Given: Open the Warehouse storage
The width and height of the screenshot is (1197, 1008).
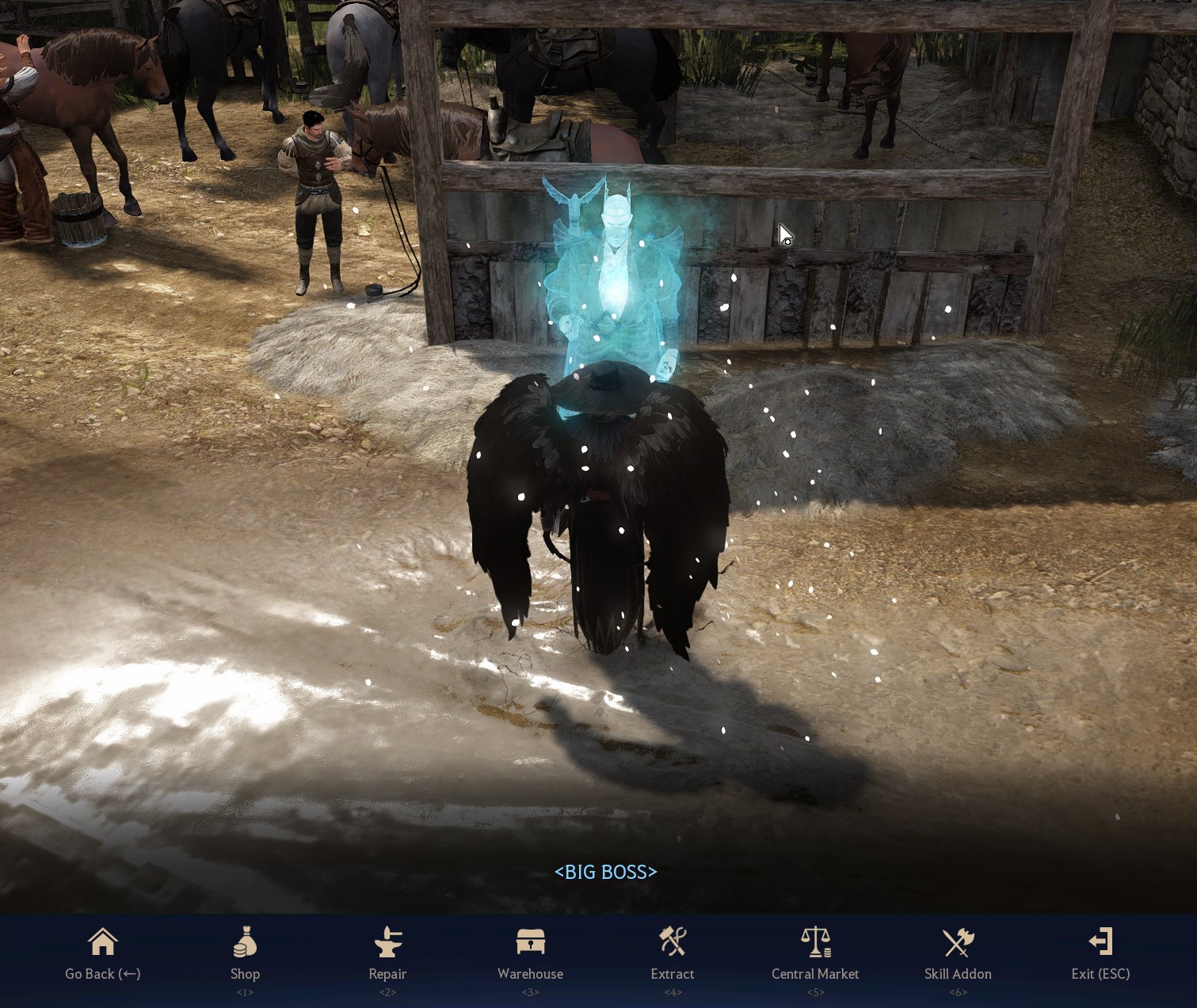Looking at the screenshot, I should [x=530, y=954].
